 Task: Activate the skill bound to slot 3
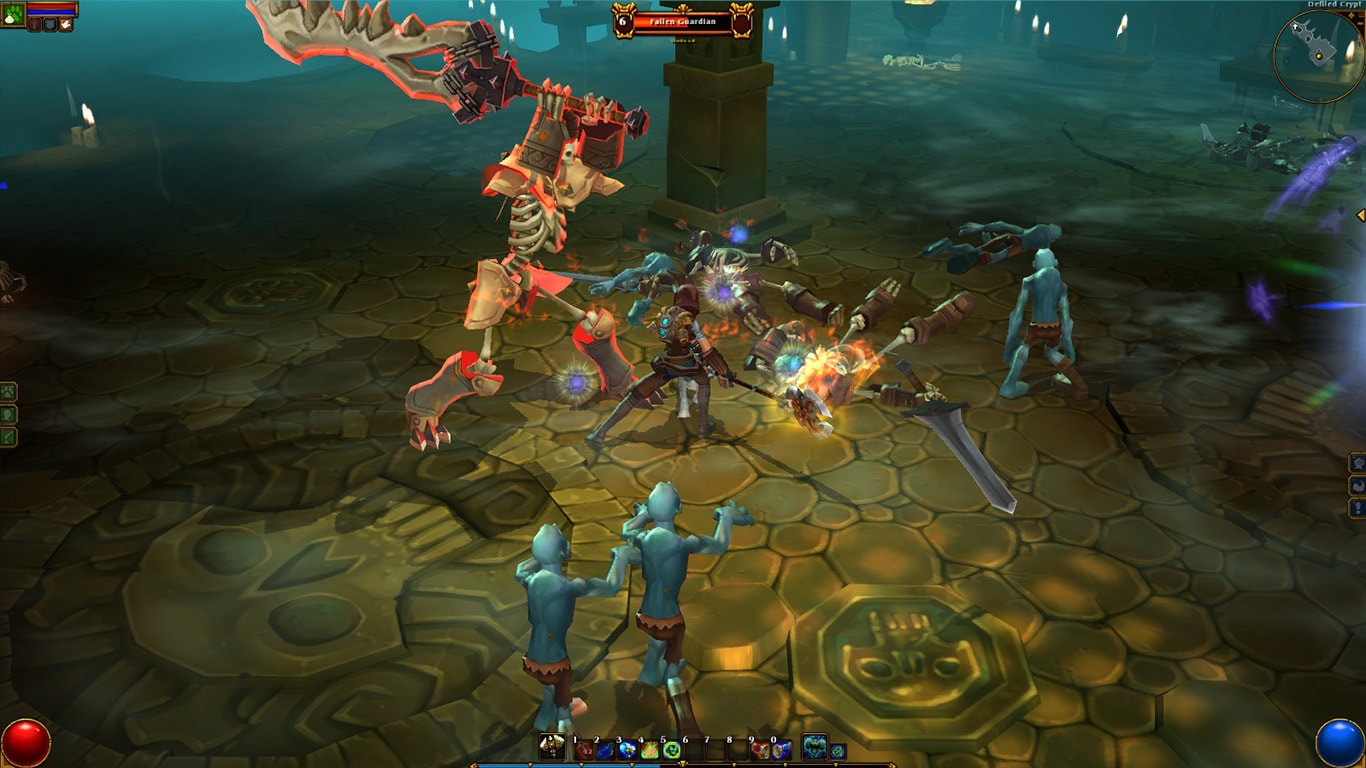coord(627,750)
